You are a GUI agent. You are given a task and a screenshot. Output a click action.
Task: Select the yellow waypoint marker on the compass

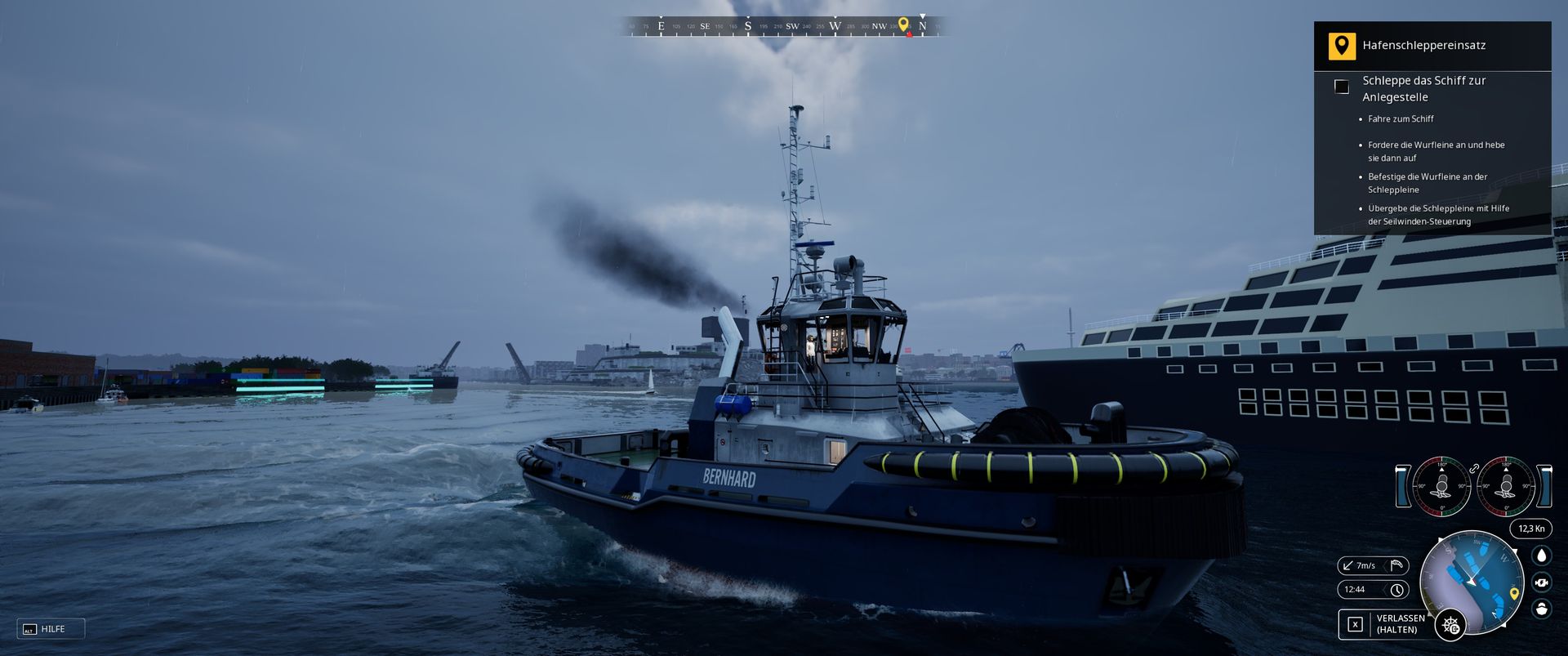click(x=903, y=25)
